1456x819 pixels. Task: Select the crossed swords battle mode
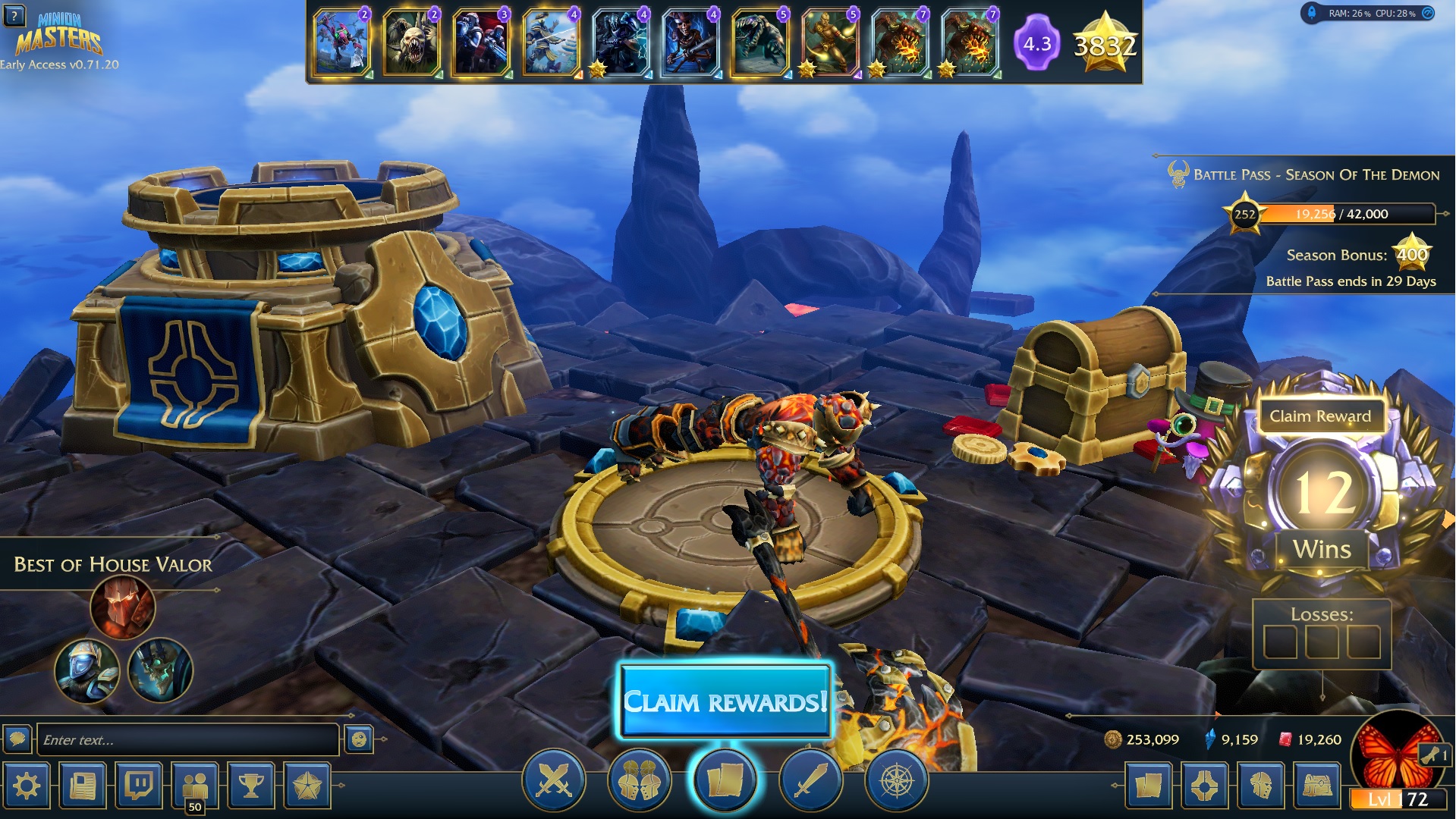(x=554, y=780)
